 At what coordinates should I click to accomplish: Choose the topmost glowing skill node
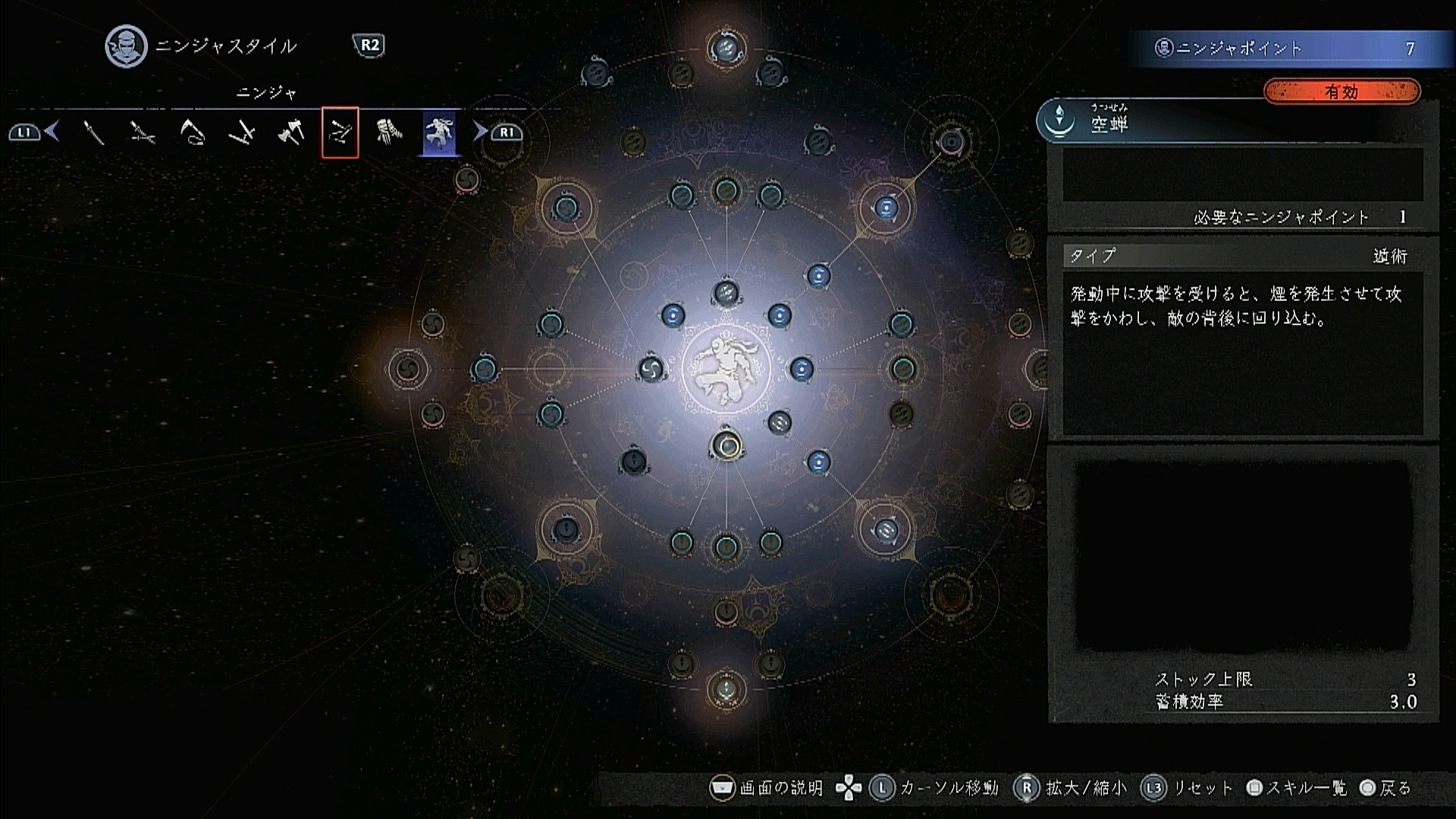(726, 49)
